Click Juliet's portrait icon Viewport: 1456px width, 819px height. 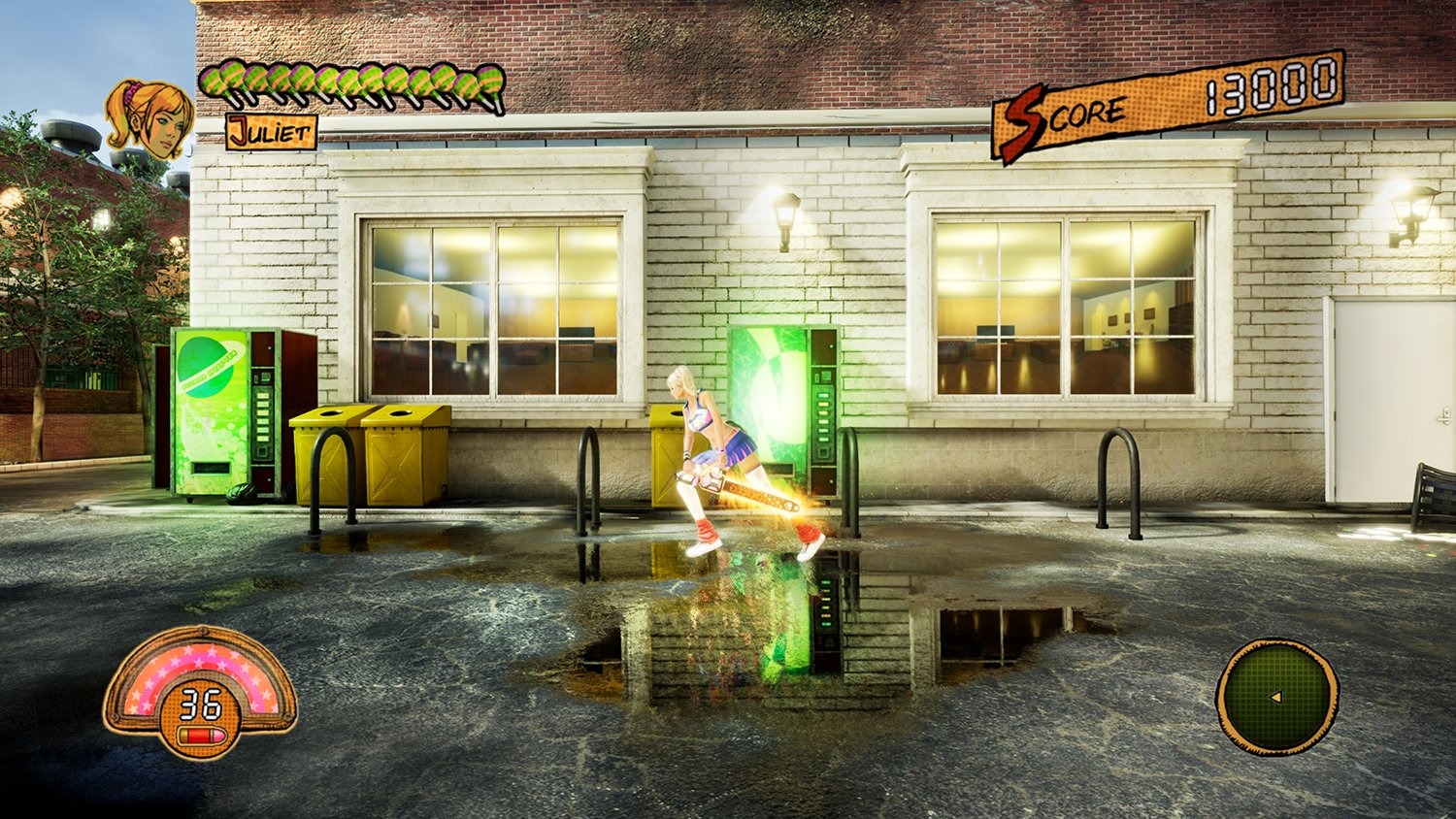[150, 116]
